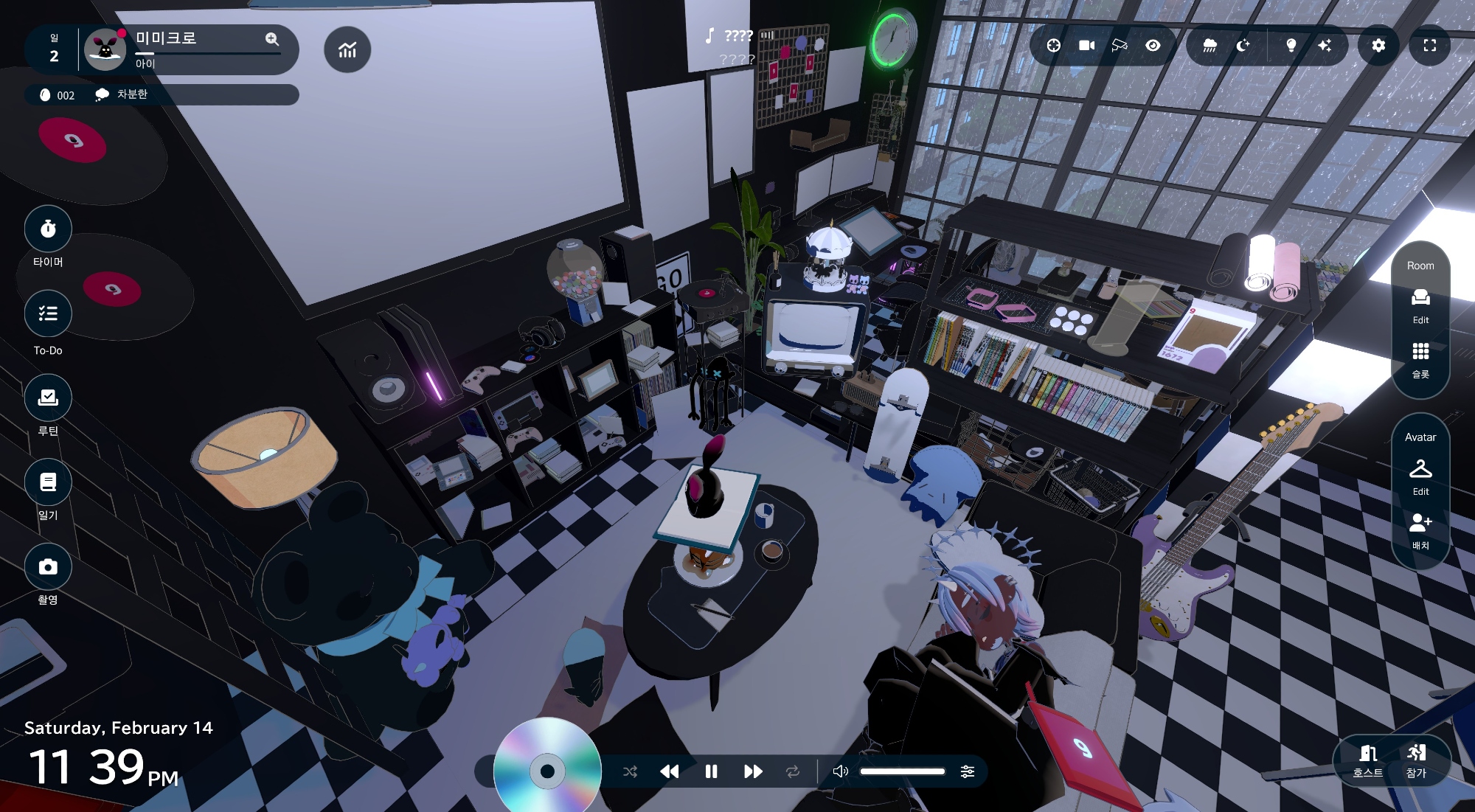Activate the camera capture (촬영) button
1475x812 pixels.
pos(48,566)
